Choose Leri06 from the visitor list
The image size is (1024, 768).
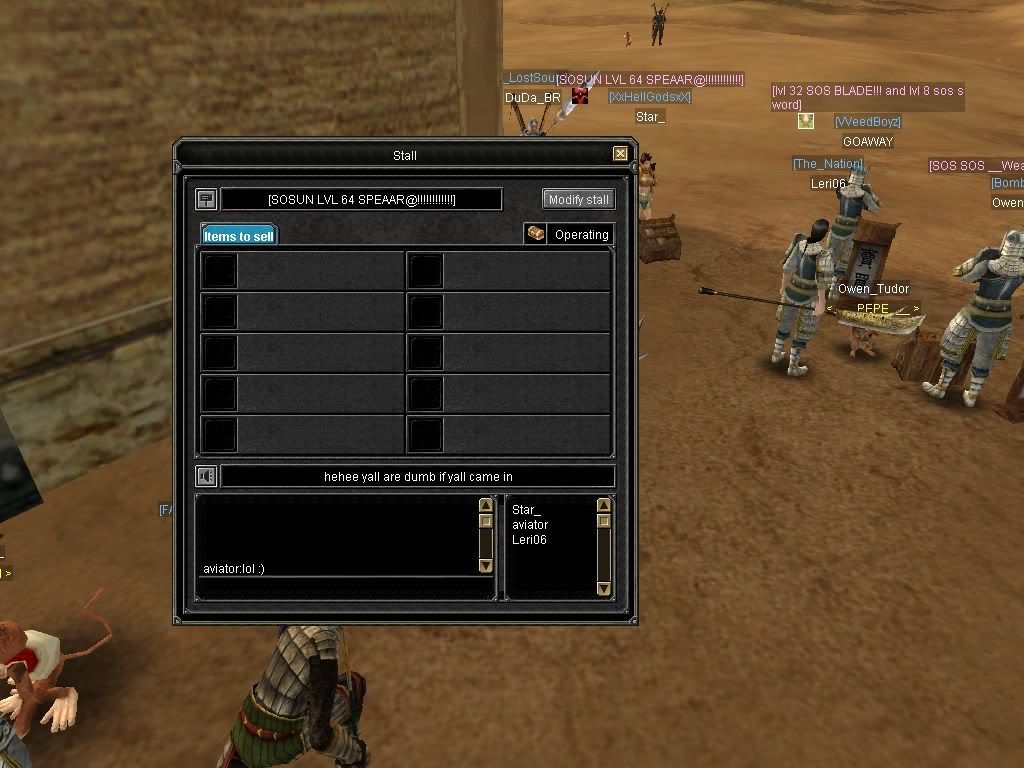[x=529, y=540]
